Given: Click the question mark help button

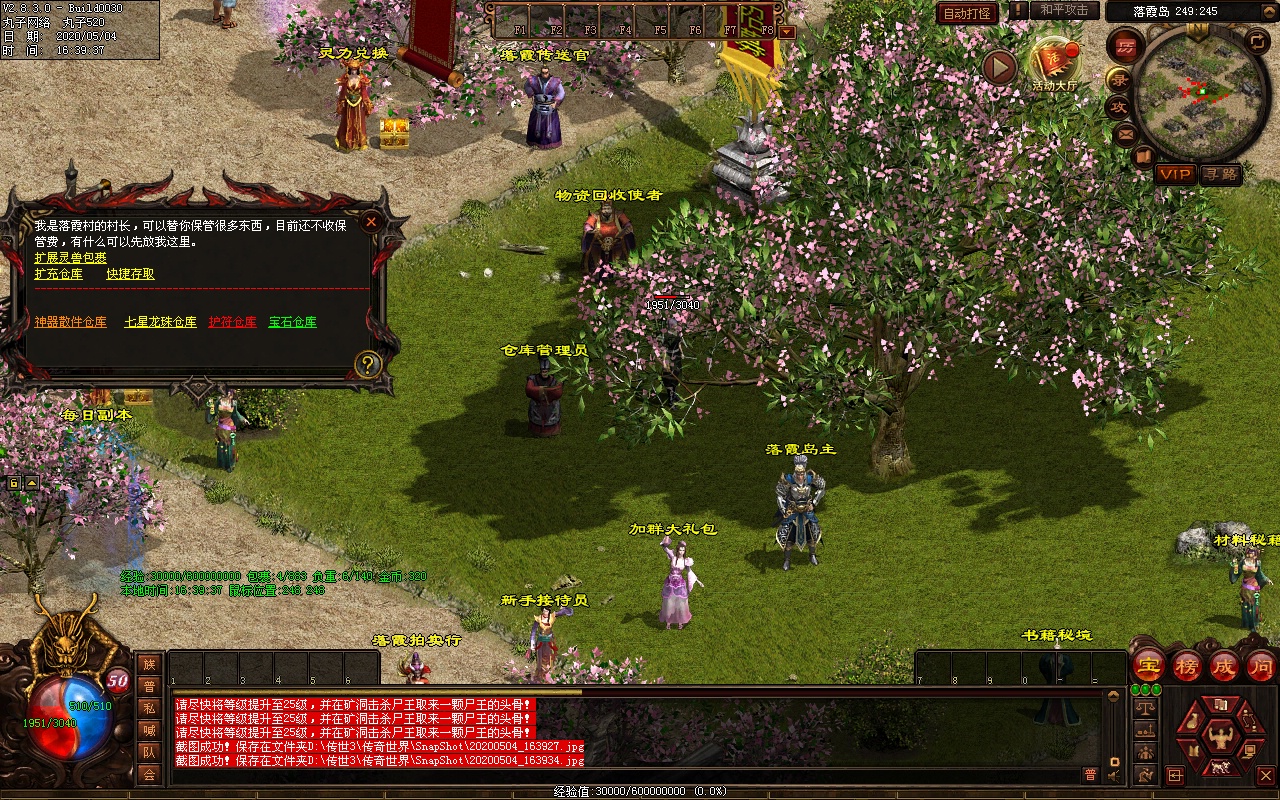Looking at the screenshot, I should pyautogui.click(x=368, y=364).
